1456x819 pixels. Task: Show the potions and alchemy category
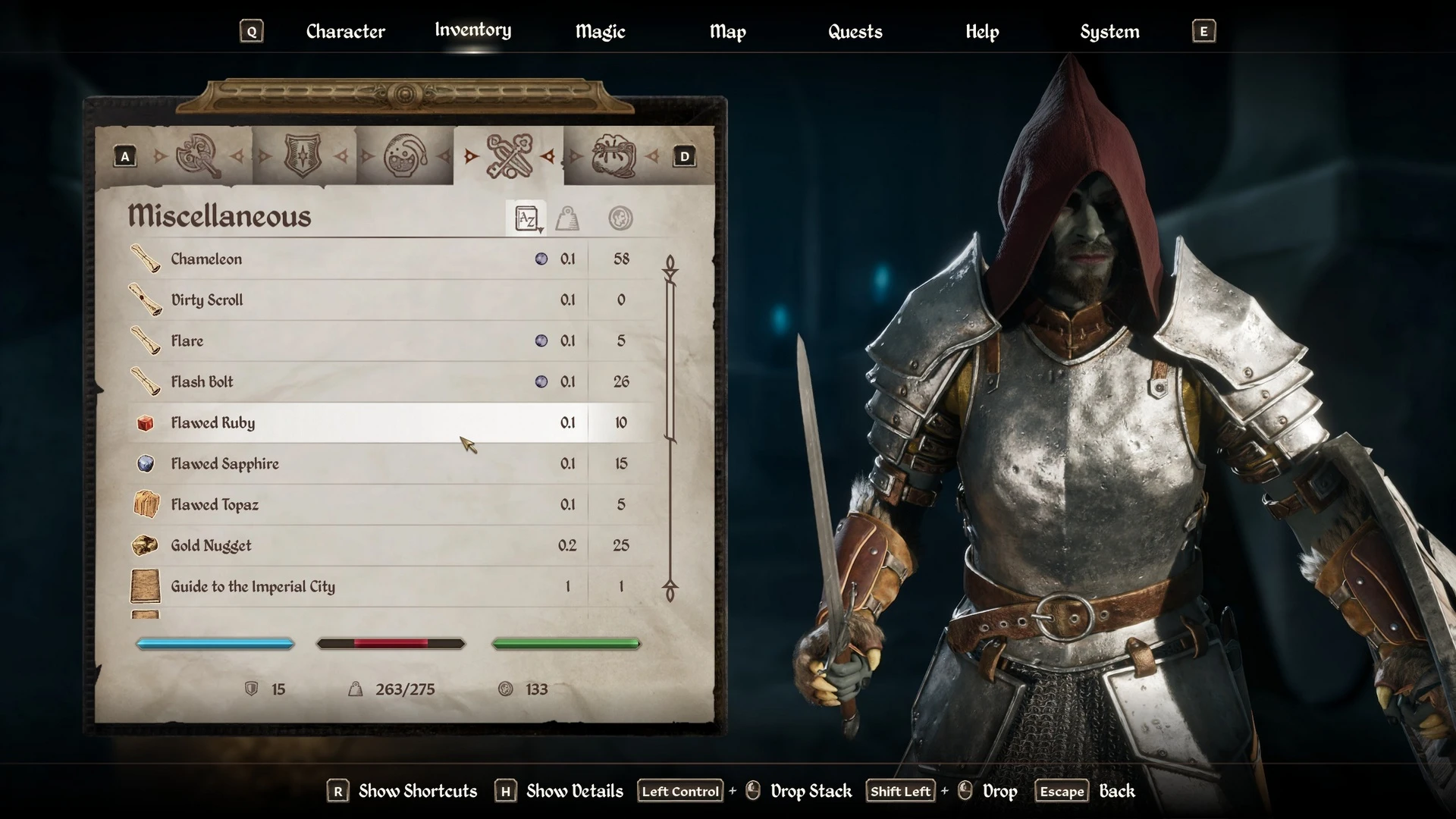coord(405,156)
